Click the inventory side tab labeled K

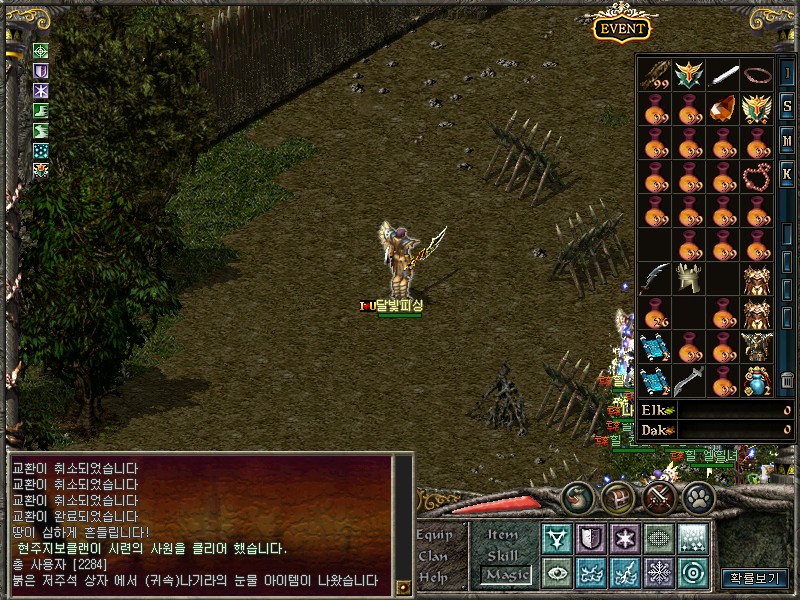pos(787,175)
